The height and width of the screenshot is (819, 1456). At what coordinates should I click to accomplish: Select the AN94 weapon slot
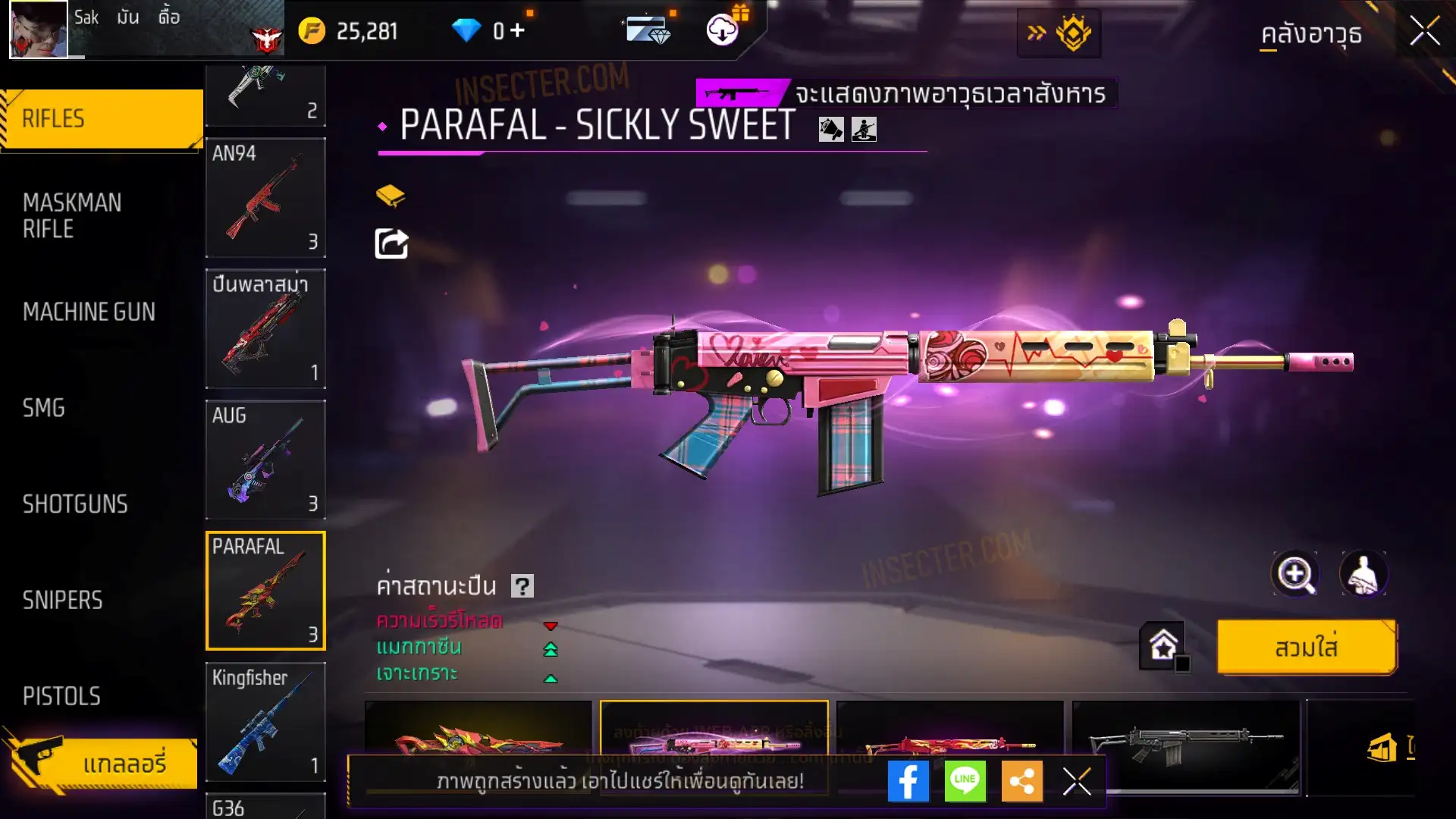click(265, 198)
